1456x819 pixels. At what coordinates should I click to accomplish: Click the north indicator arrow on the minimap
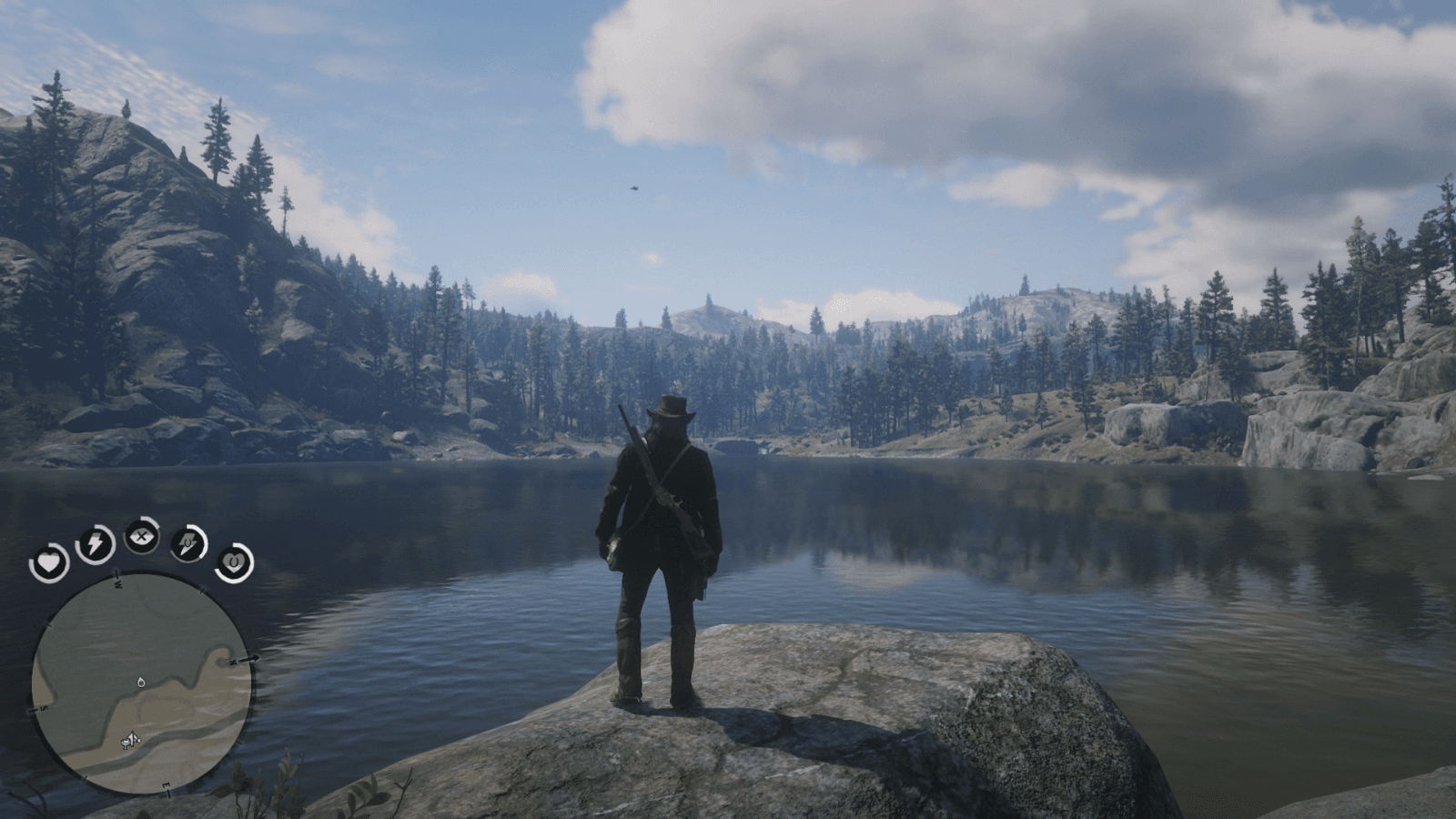click(248, 657)
